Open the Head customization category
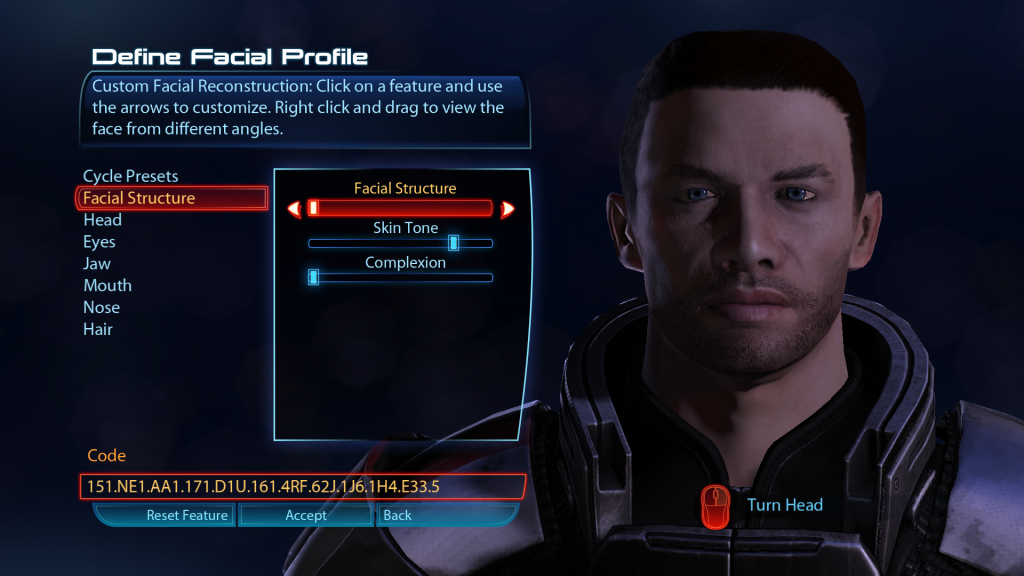The image size is (1024, 576). point(102,220)
